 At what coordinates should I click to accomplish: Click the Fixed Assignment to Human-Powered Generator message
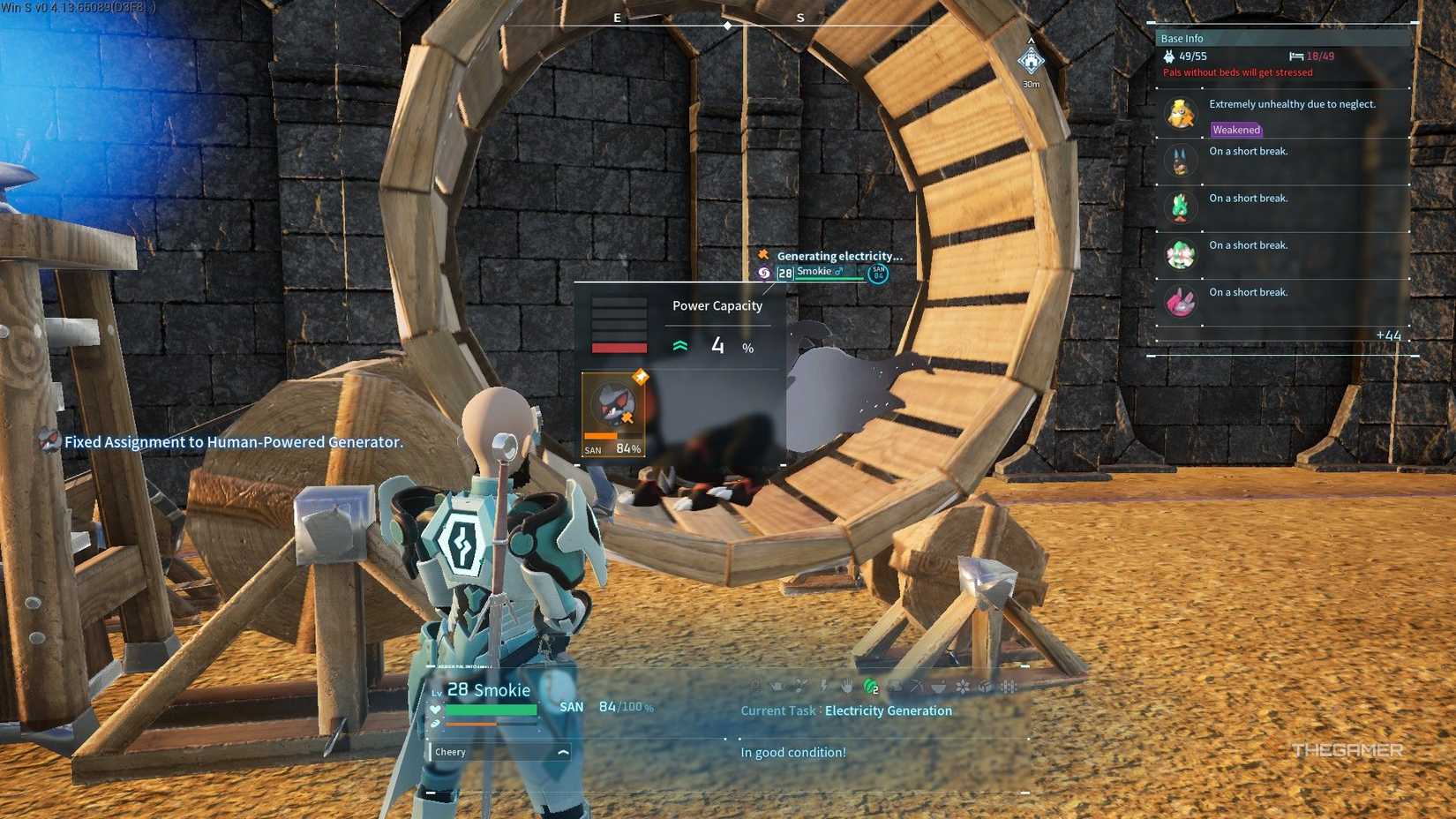click(x=233, y=441)
